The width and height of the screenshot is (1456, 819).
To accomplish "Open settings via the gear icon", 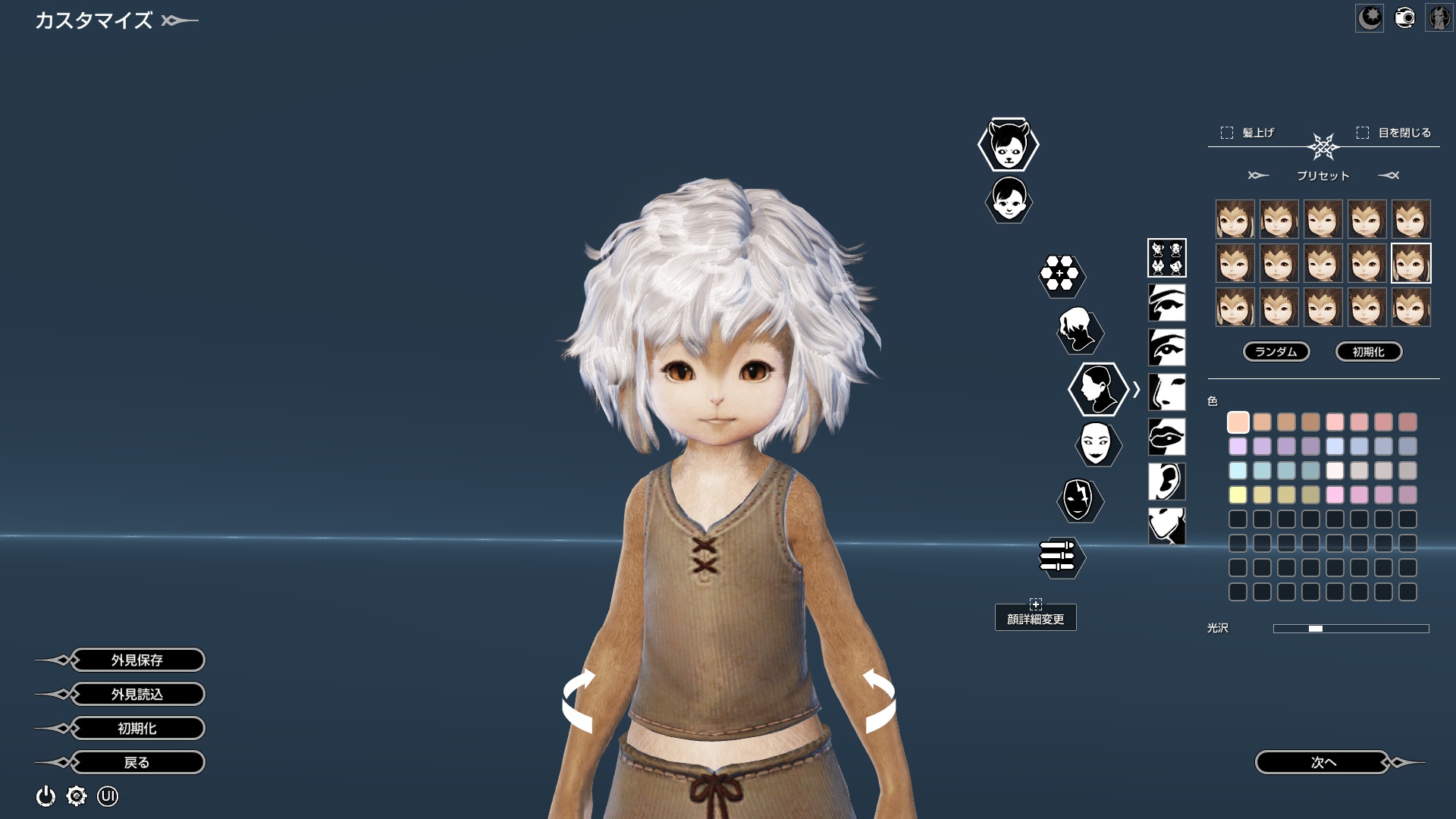I will click(77, 796).
